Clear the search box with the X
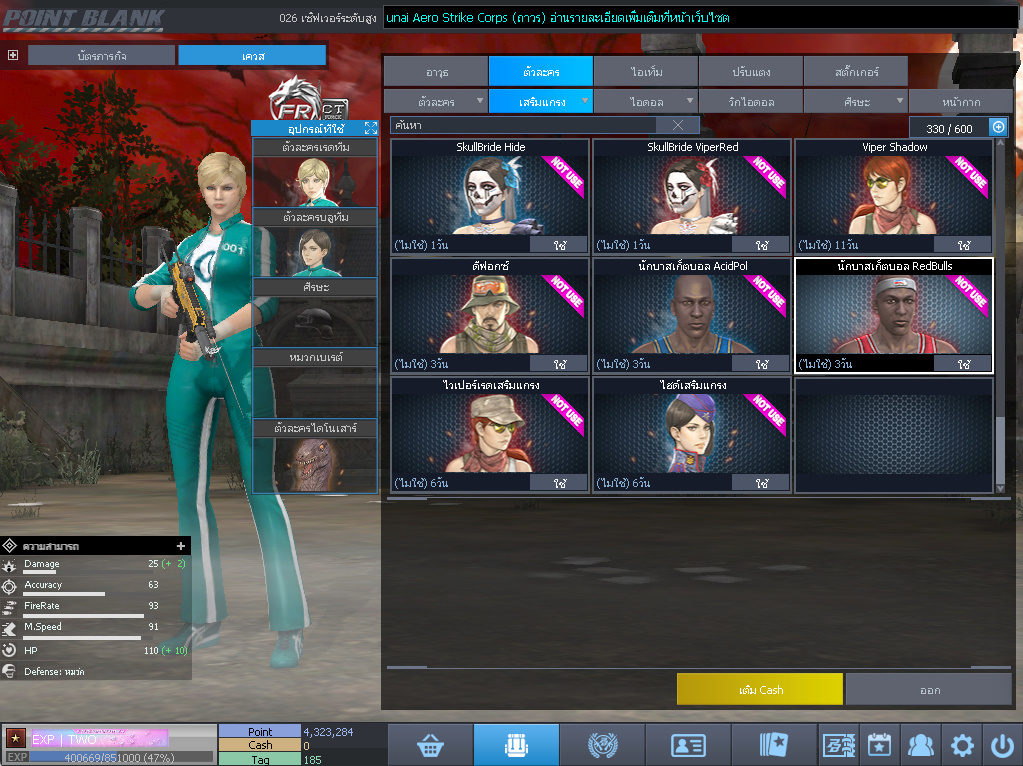 677,125
